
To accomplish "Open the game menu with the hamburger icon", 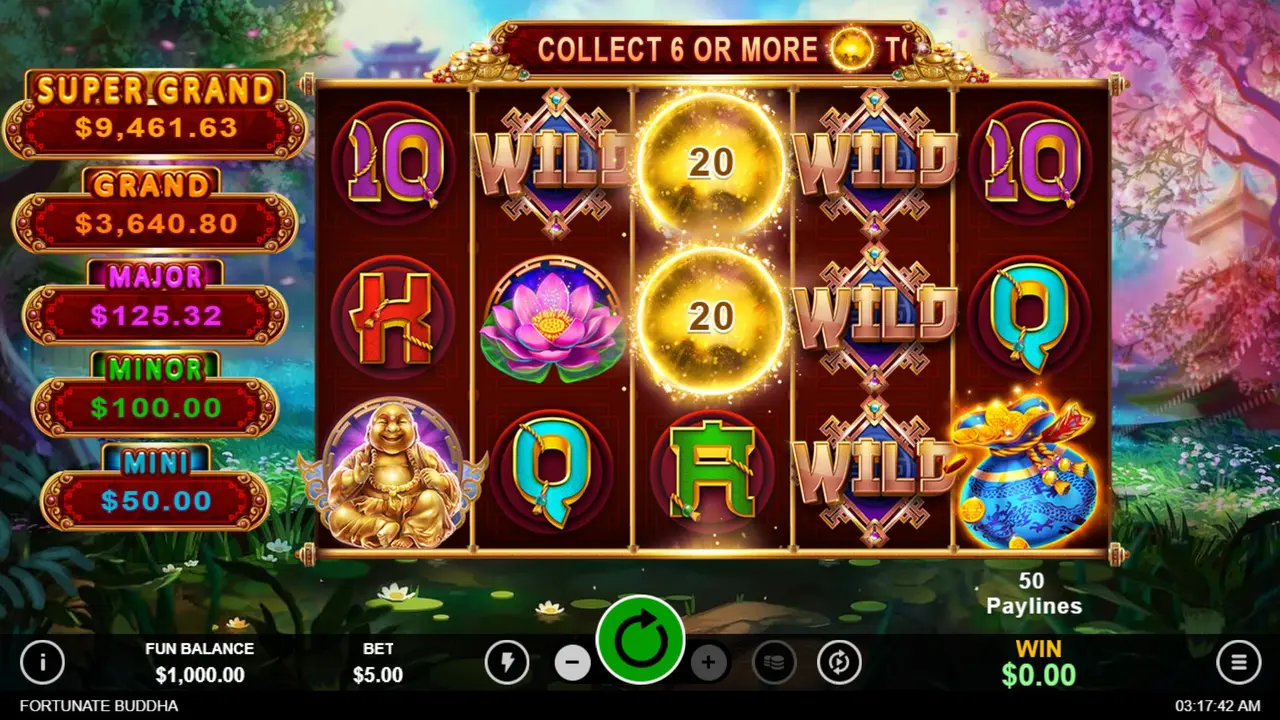I will 1237,662.
